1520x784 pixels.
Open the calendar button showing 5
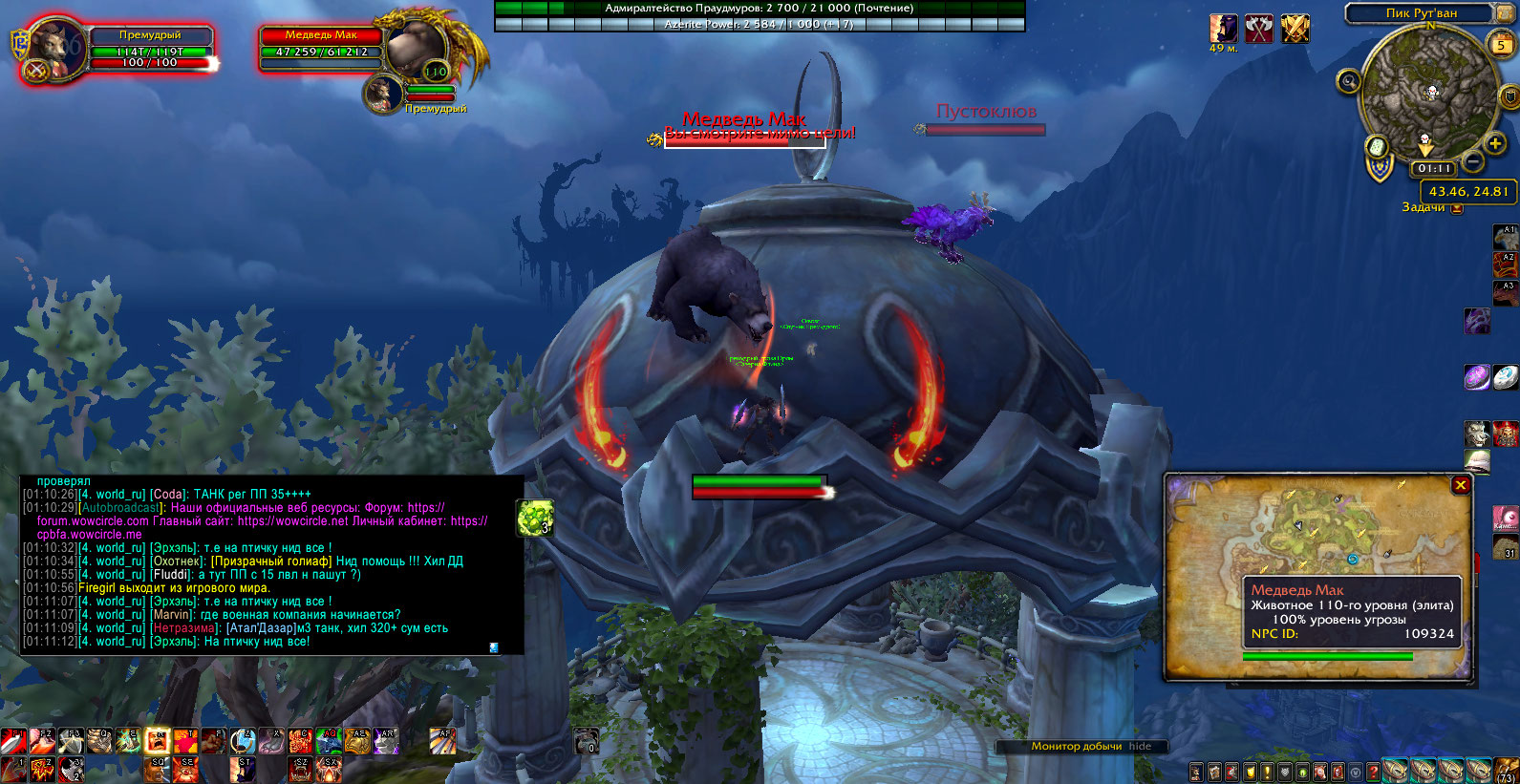coord(1501,44)
